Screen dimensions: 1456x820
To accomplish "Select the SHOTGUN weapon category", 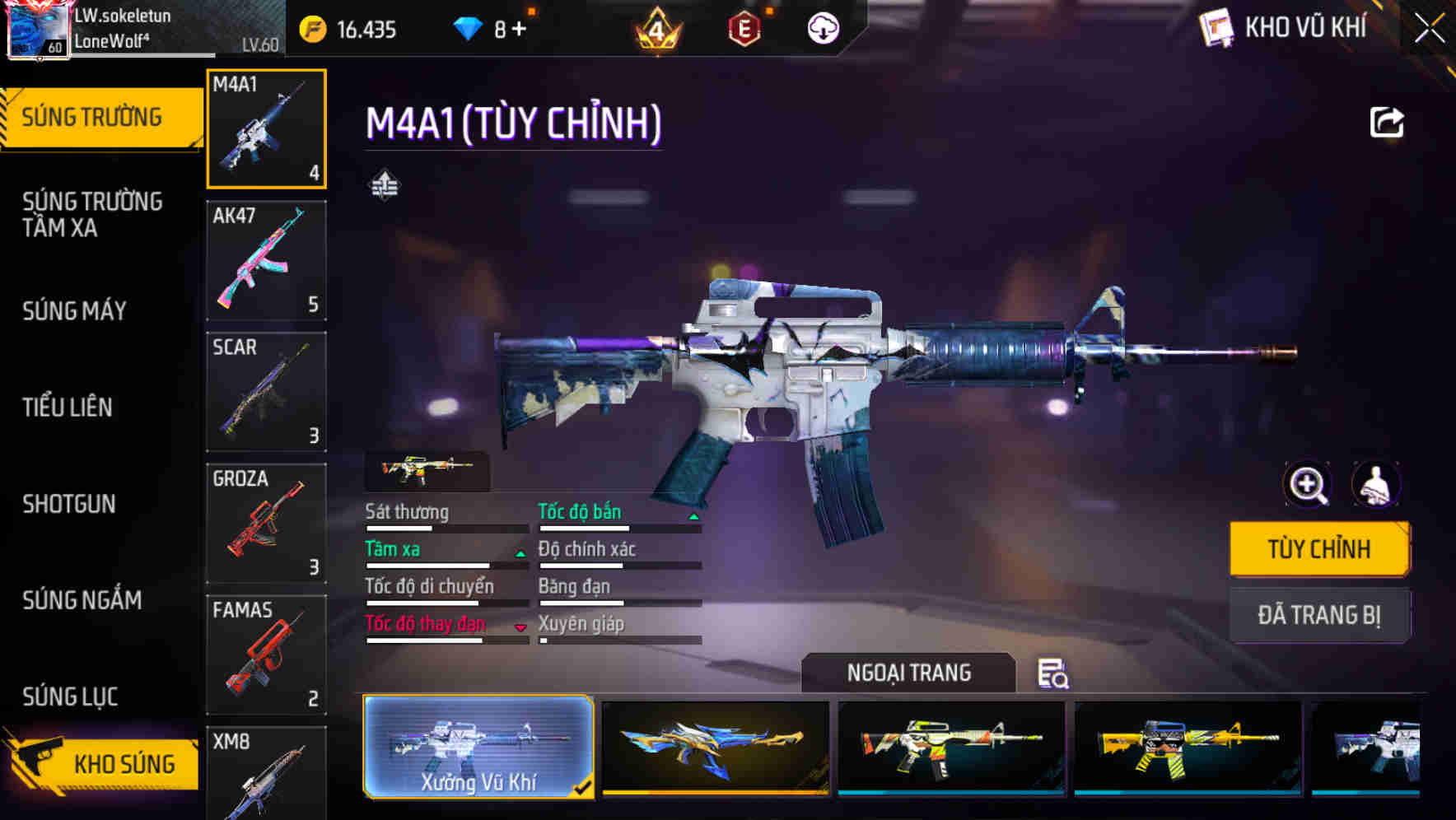I will point(70,504).
